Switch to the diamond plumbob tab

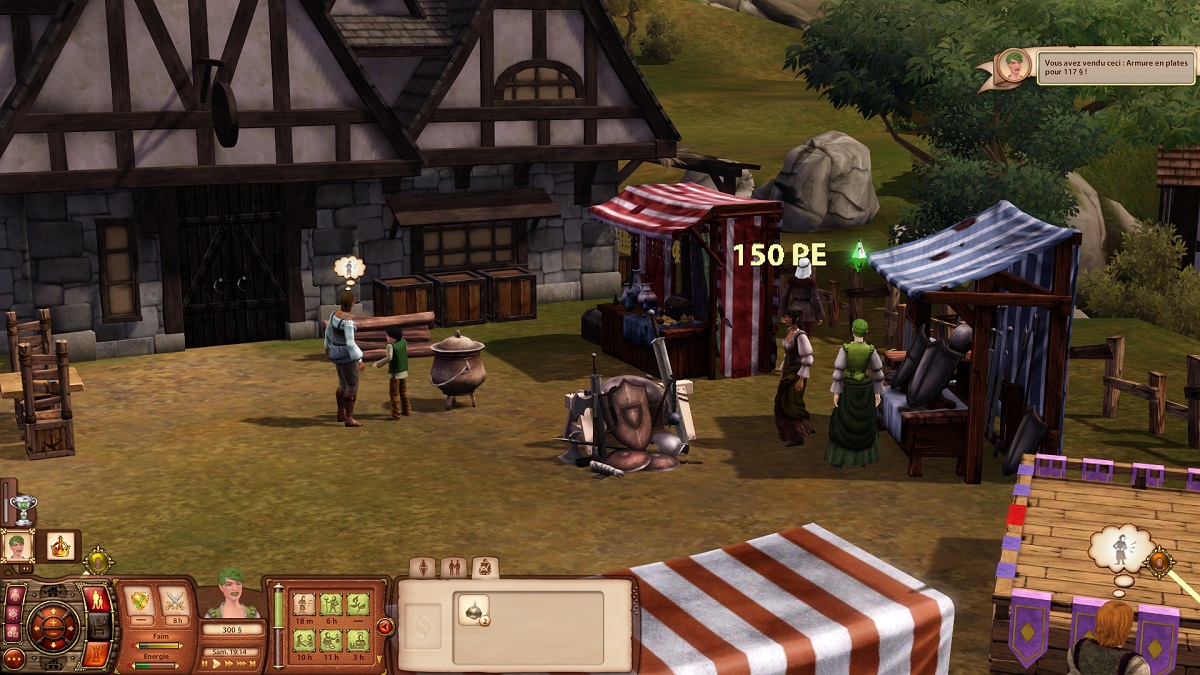pyautogui.click(x=423, y=568)
